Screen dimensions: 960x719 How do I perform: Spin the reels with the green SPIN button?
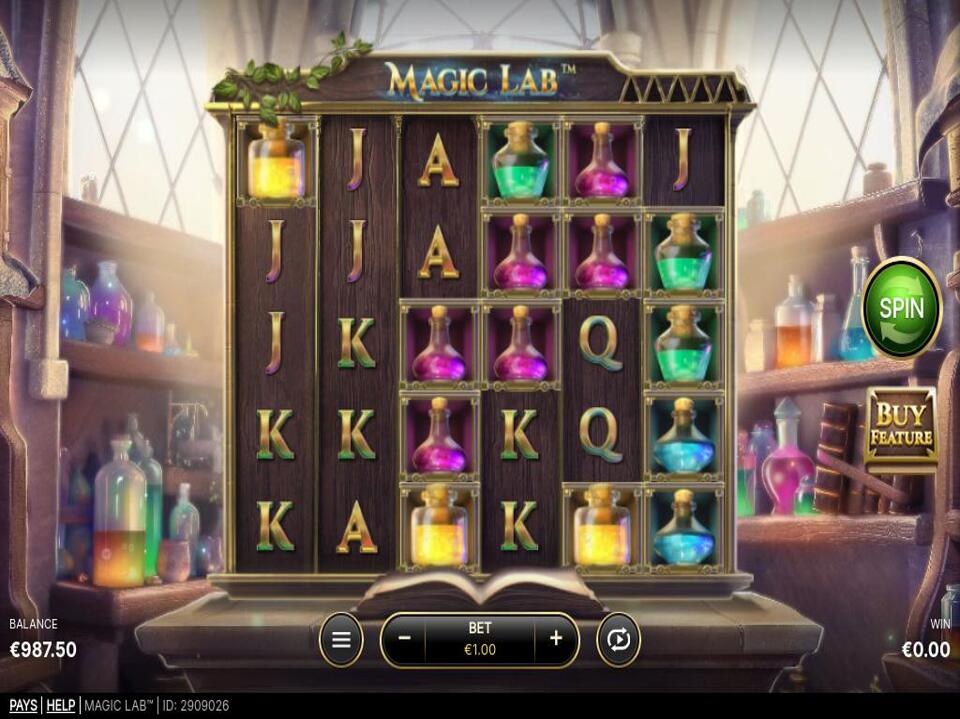pos(901,307)
